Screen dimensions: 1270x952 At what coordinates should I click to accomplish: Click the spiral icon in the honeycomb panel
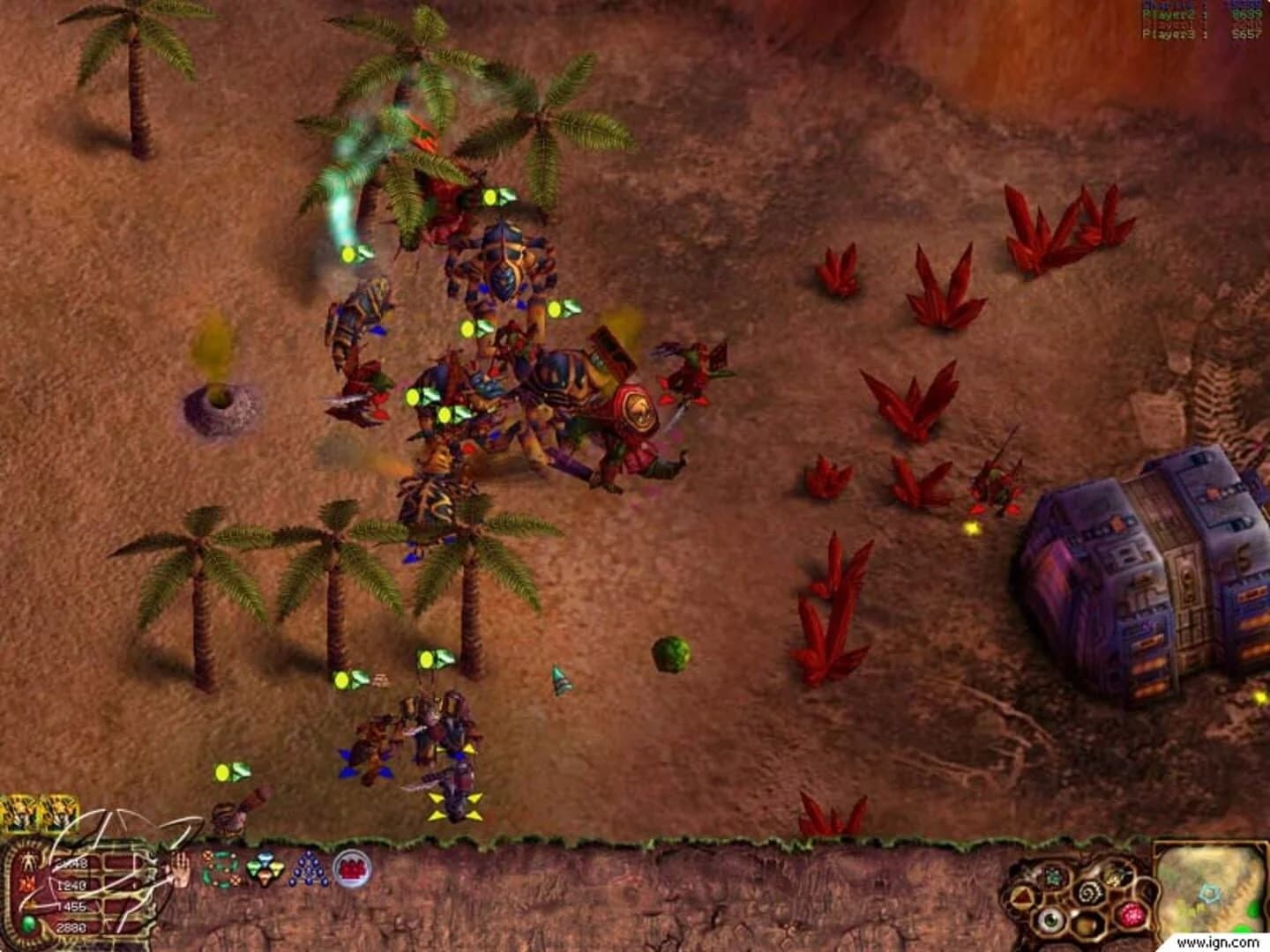1090,891
